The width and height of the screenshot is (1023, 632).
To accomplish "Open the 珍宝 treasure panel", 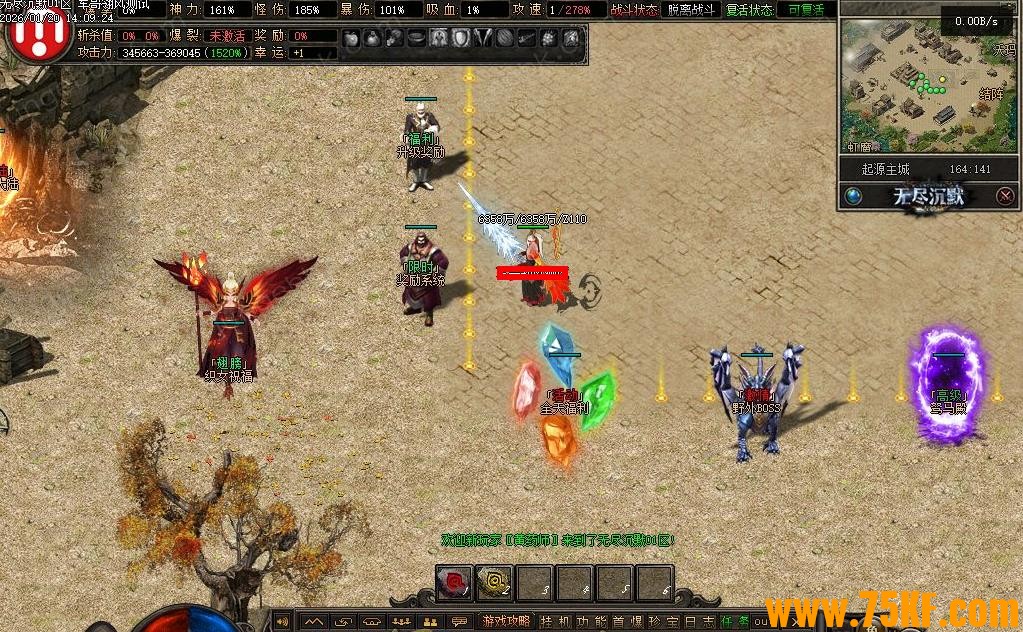I will pos(665,622).
